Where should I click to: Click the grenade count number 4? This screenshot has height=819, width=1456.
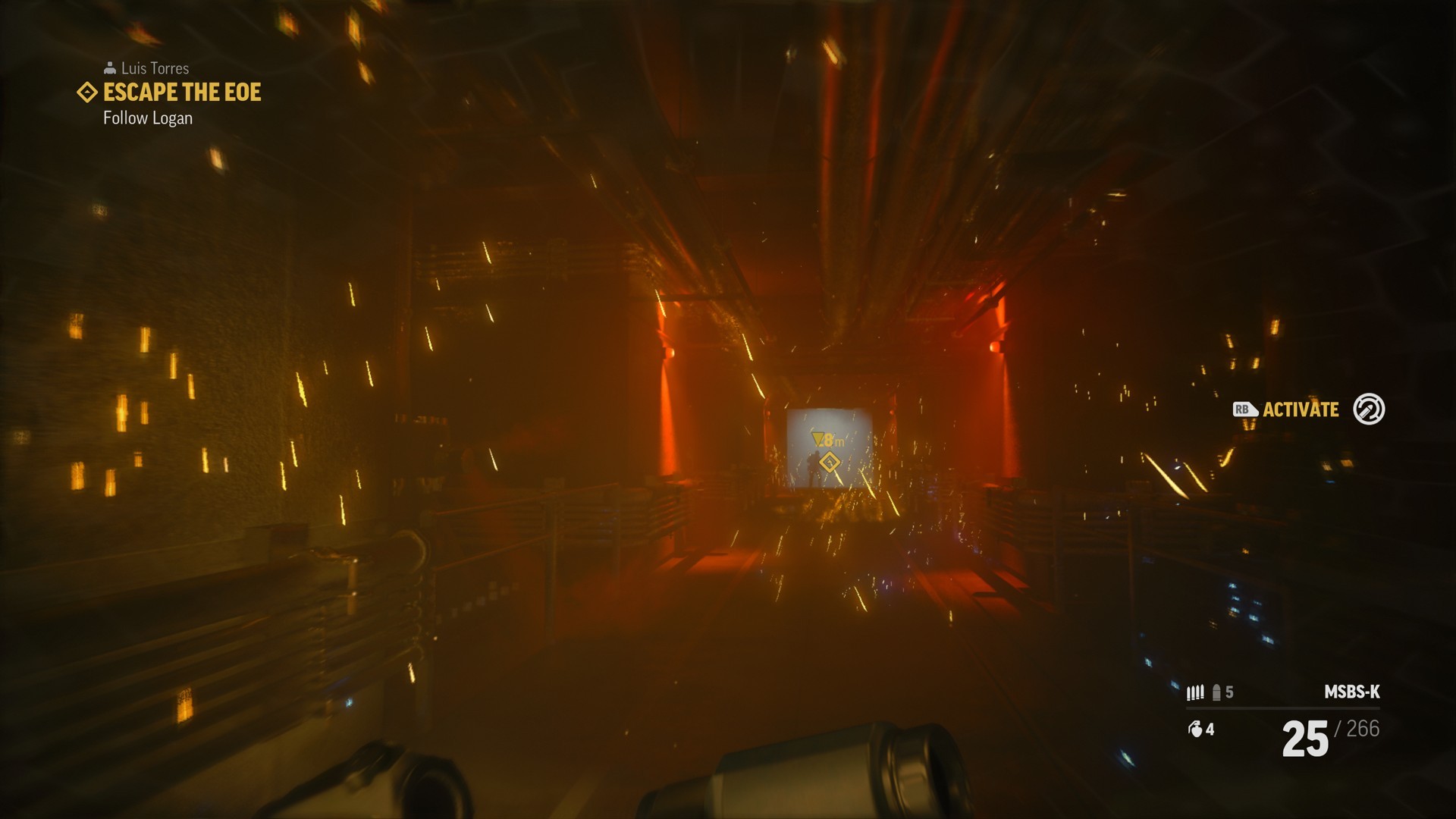[1210, 730]
